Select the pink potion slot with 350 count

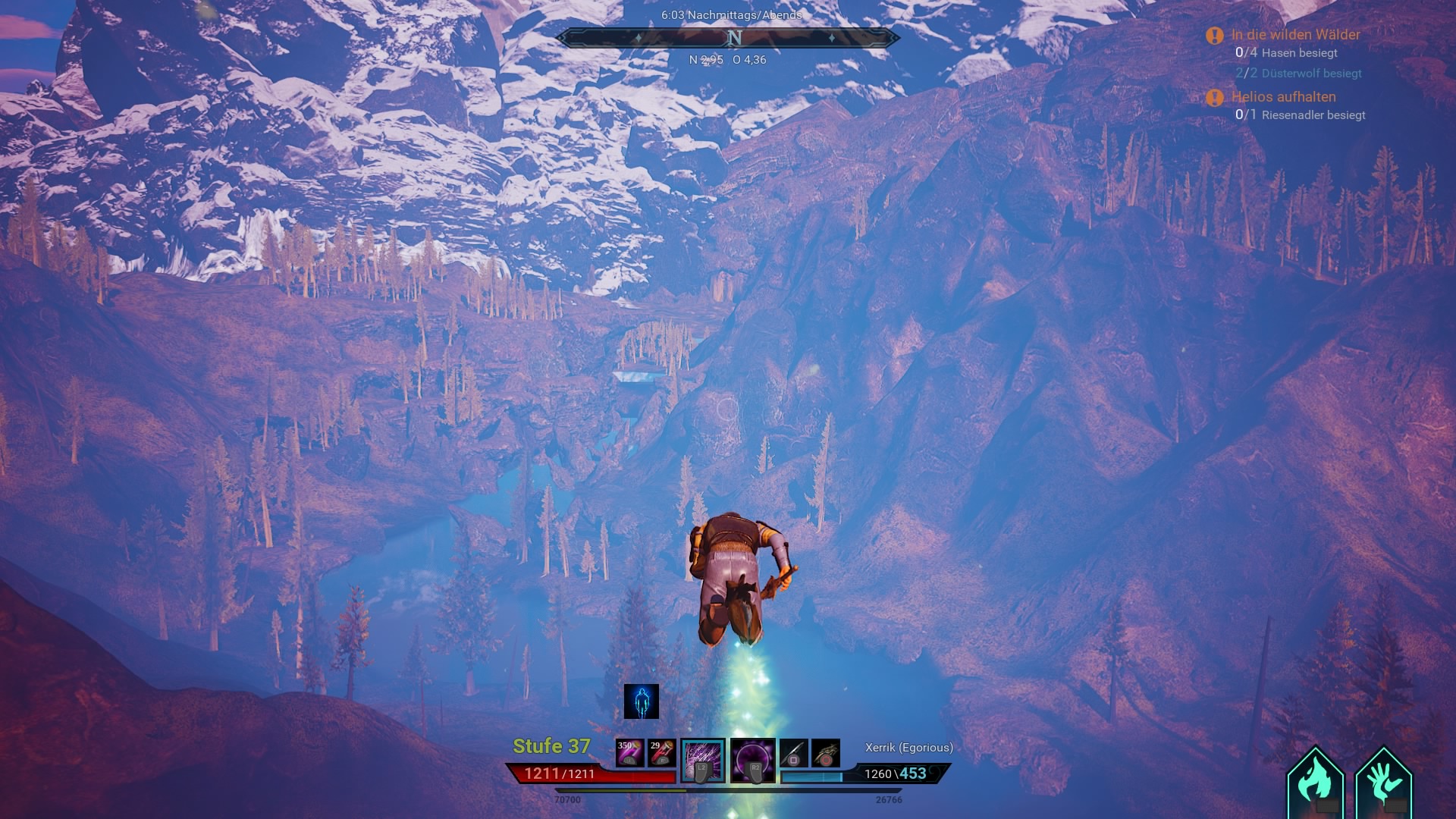[x=629, y=753]
